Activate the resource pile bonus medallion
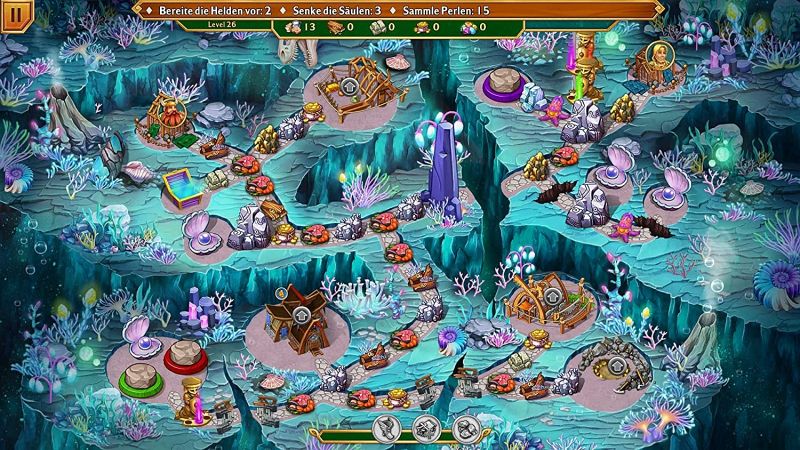This screenshot has height=450, width=800. (x=465, y=429)
